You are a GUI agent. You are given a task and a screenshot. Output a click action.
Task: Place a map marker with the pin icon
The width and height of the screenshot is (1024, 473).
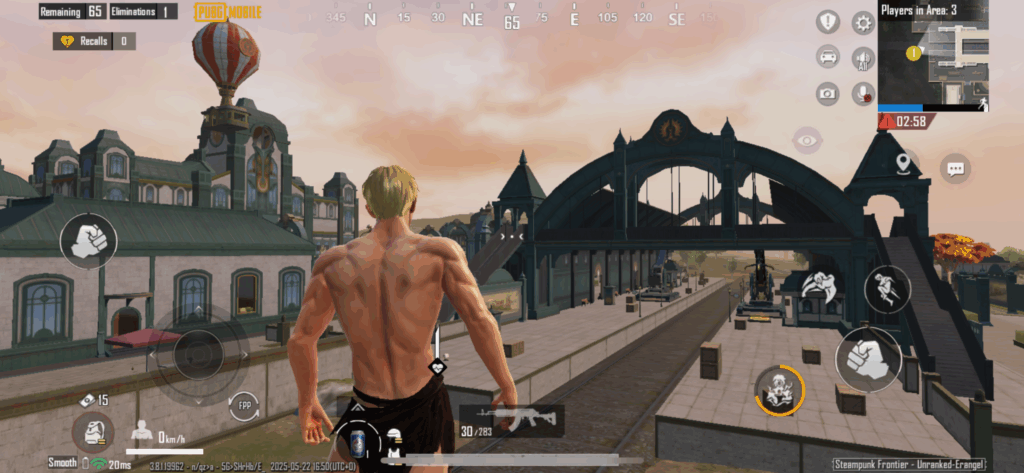tap(904, 163)
